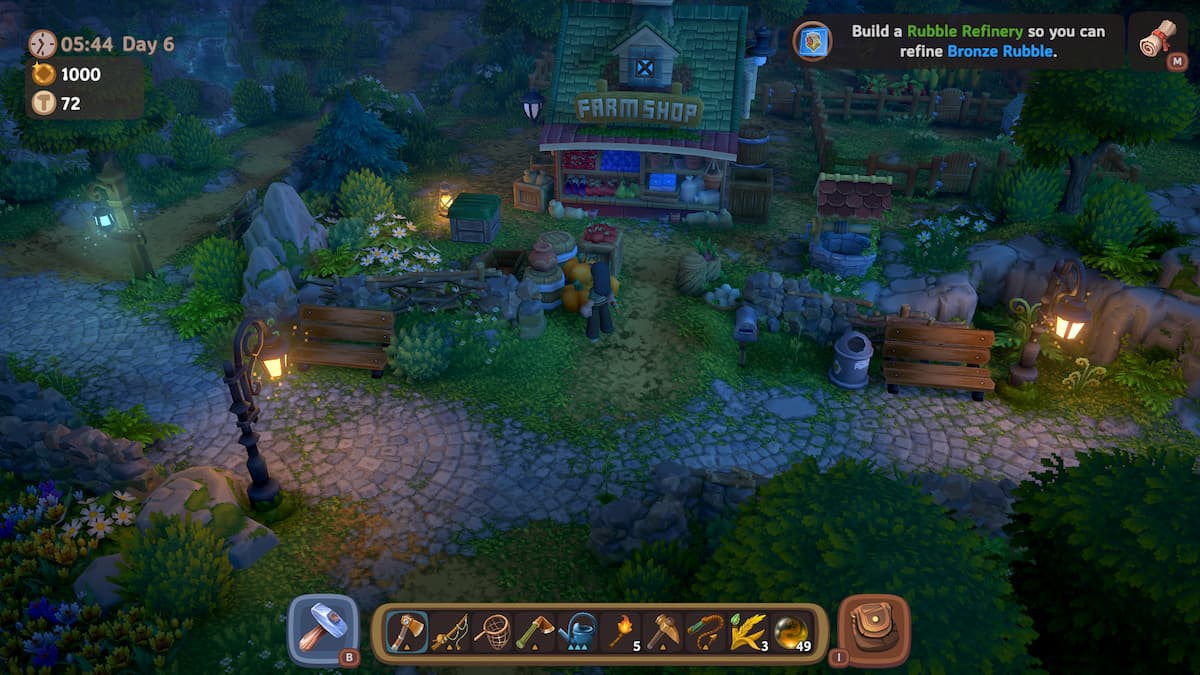Select the axe in the hotbar

[x=406, y=632]
